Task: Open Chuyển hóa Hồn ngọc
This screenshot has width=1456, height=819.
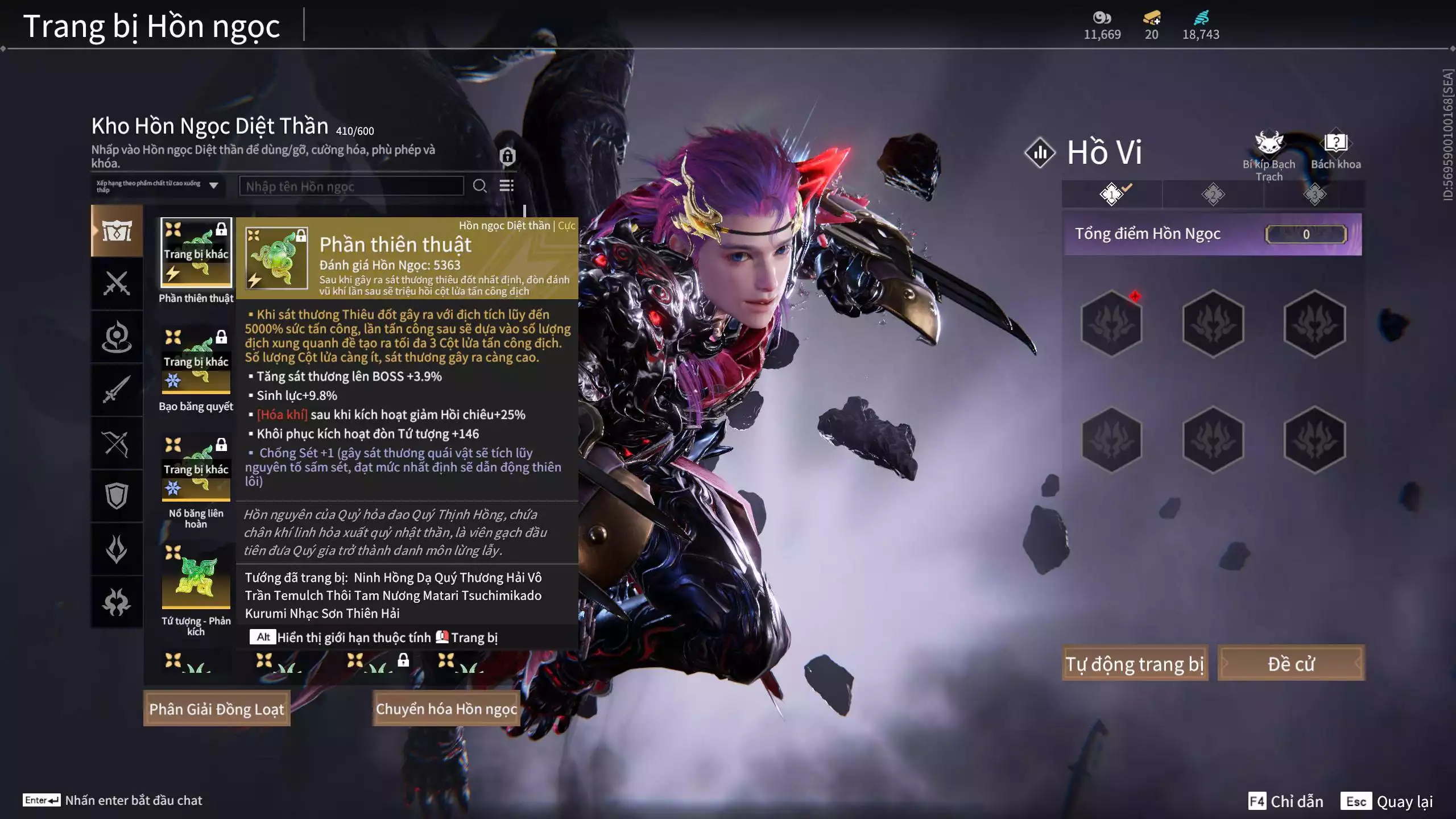Action: 446,709
